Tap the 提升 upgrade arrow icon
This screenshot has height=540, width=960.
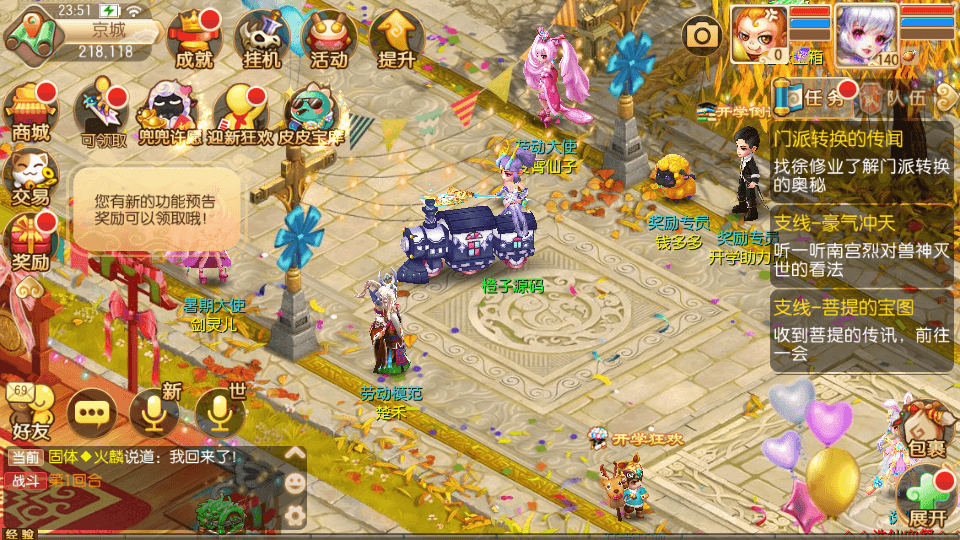(396, 40)
